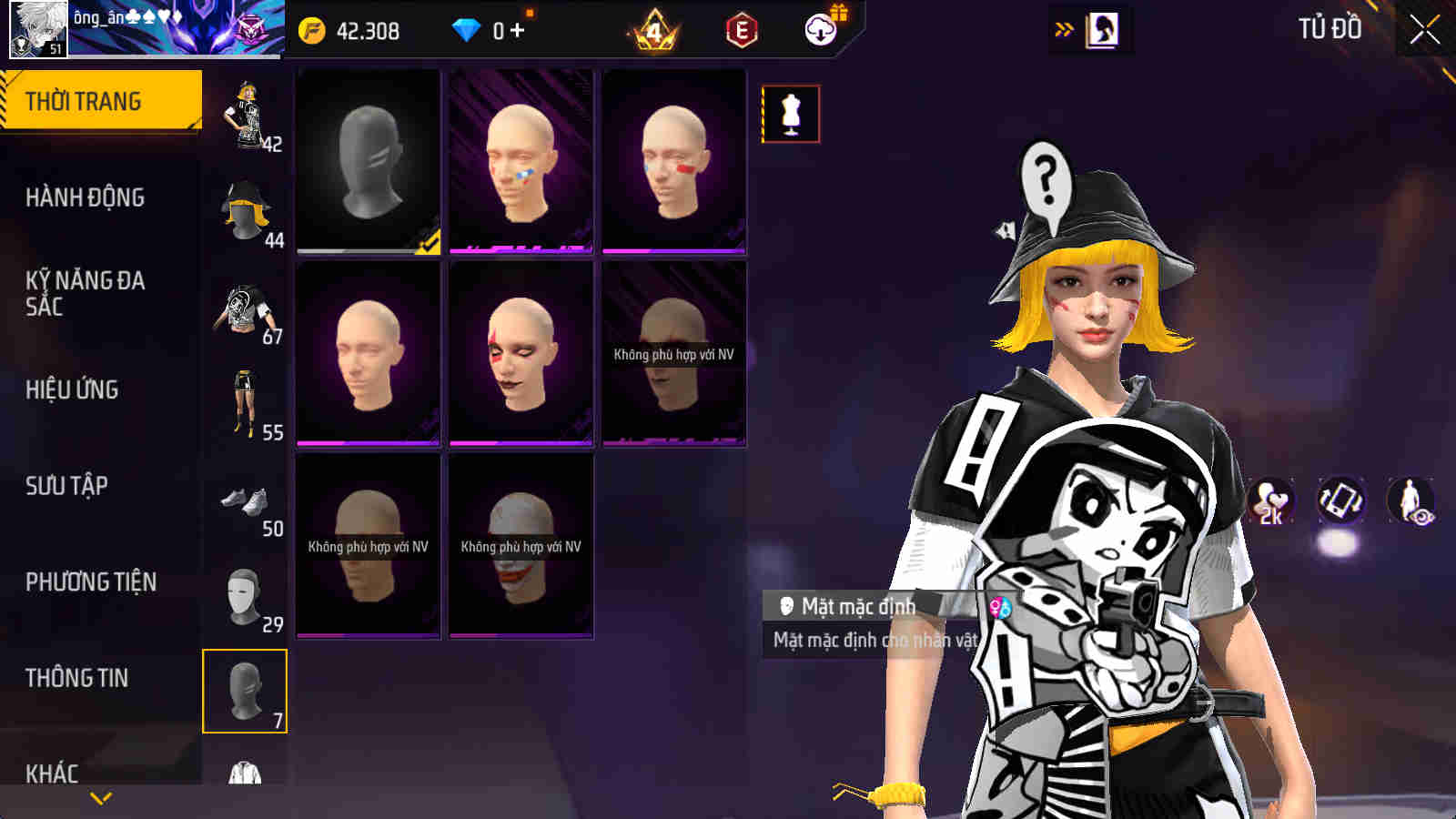Expand more categories via the bottom chevron

100,798
